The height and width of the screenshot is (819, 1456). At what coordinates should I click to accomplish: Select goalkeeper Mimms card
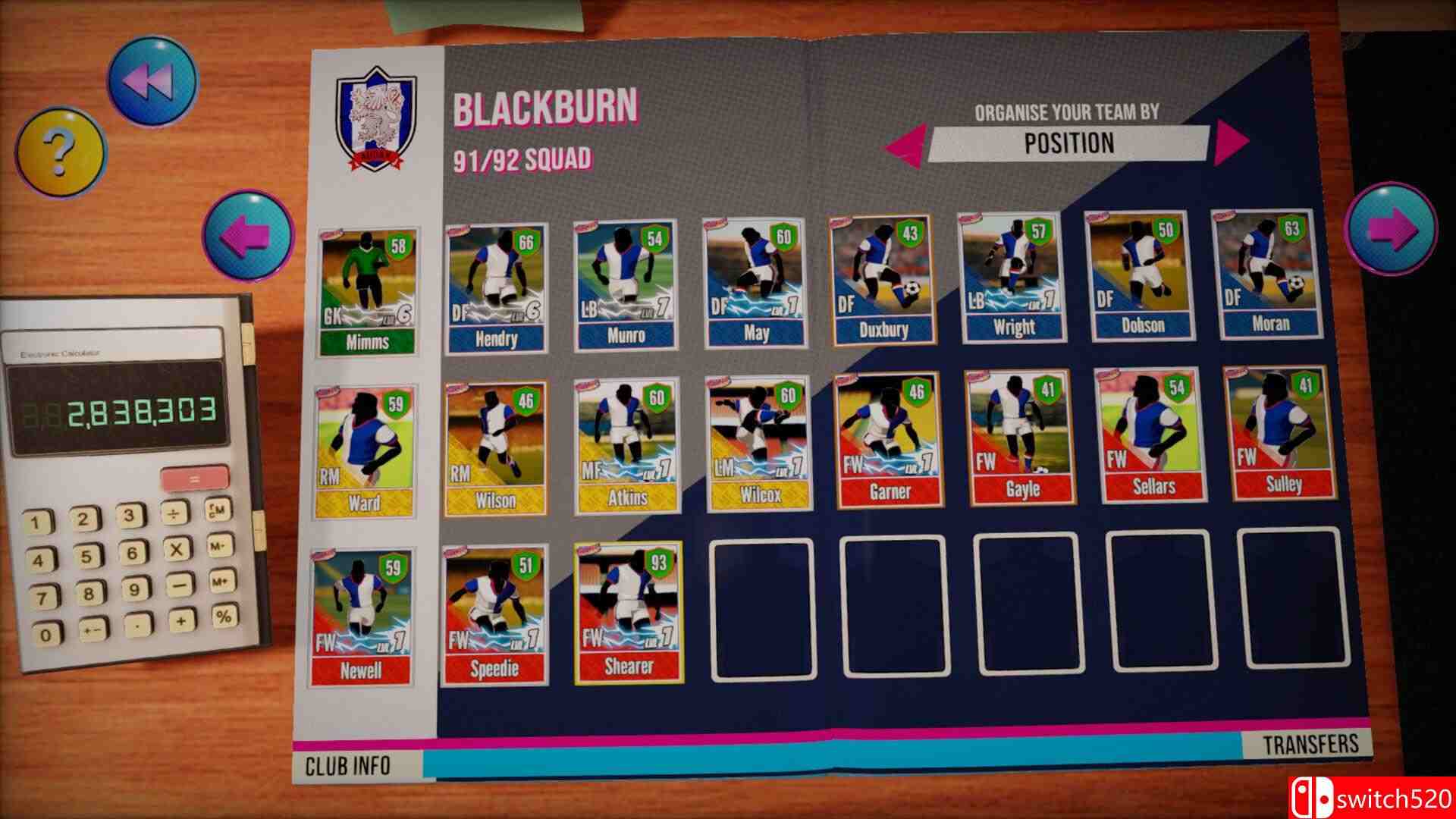tap(367, 291)
